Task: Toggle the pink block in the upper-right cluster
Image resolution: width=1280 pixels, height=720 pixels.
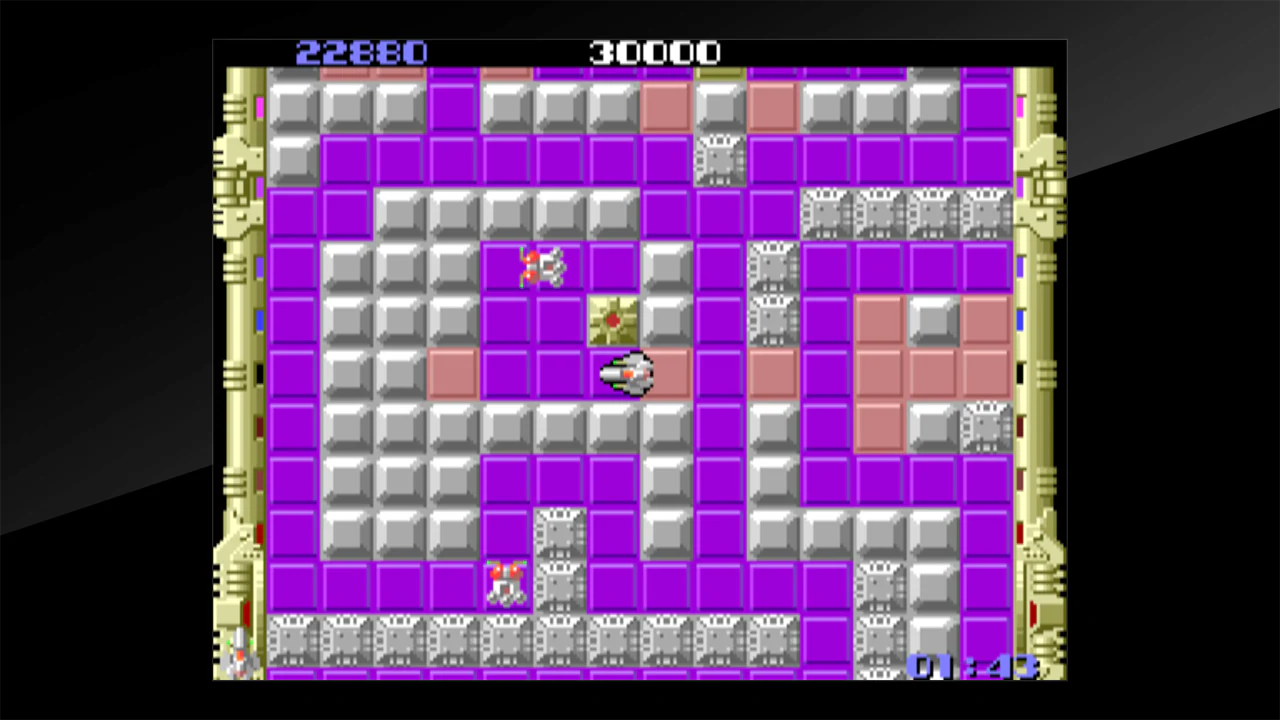Action: click(x=882, y=318)
